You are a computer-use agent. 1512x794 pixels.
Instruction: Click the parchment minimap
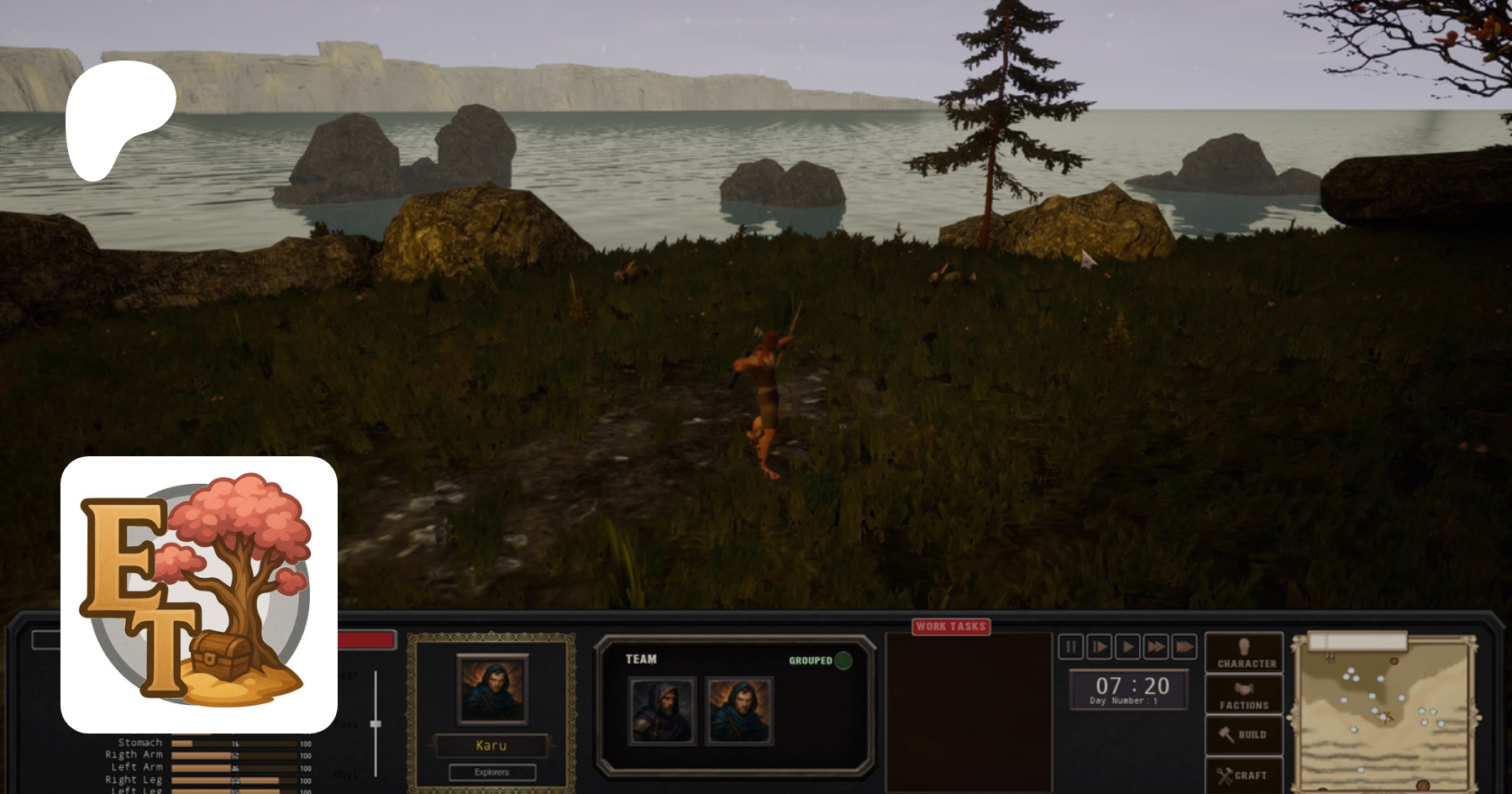pos(1386,714)
